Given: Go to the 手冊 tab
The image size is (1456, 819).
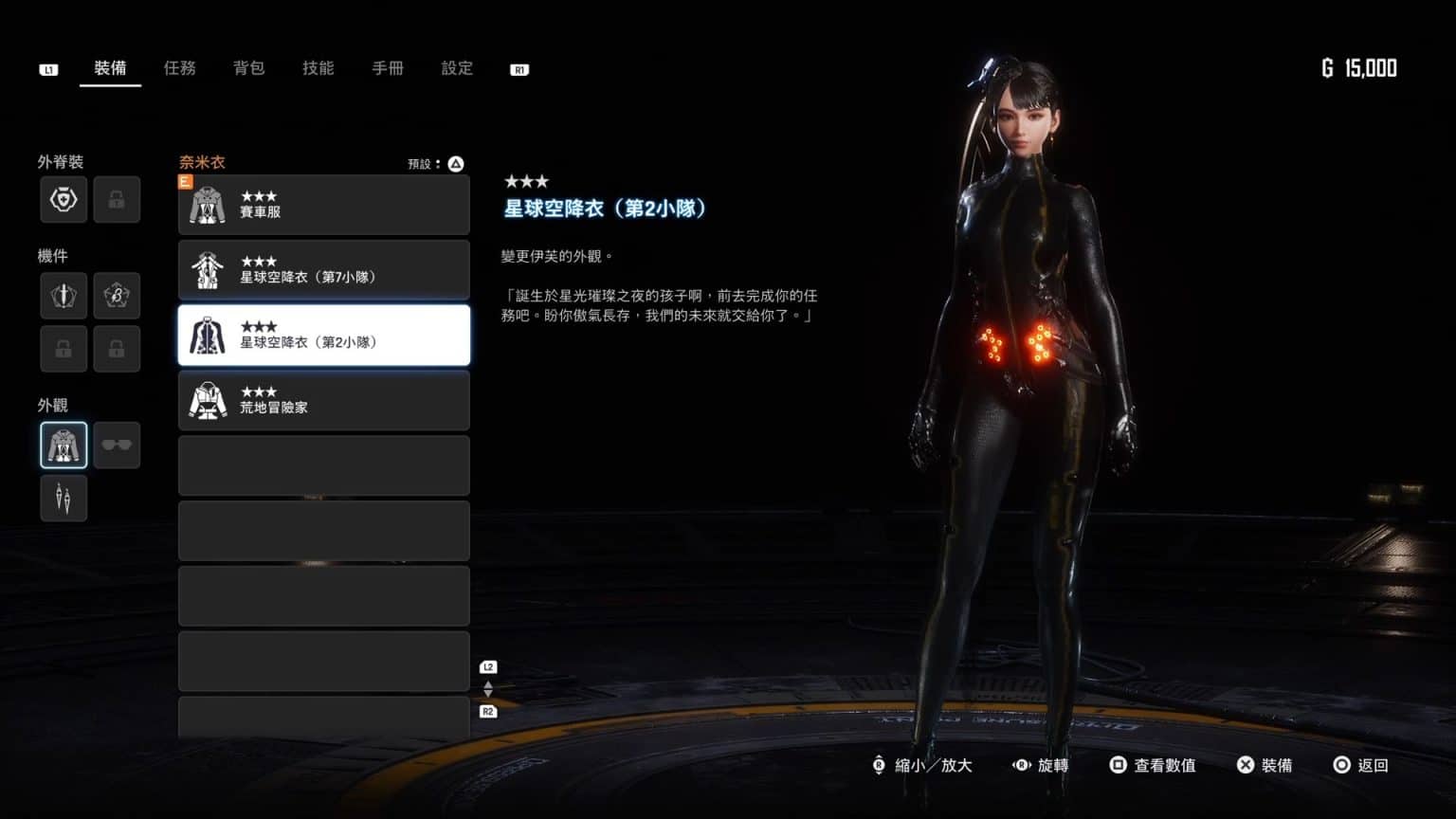Looking at the screenshot, I should click(388, 68).
